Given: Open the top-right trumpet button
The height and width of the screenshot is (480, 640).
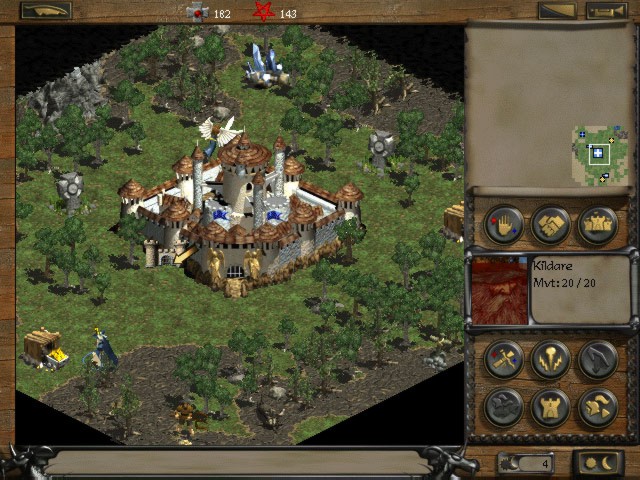Looking at the screenshot, I should 604,11.
